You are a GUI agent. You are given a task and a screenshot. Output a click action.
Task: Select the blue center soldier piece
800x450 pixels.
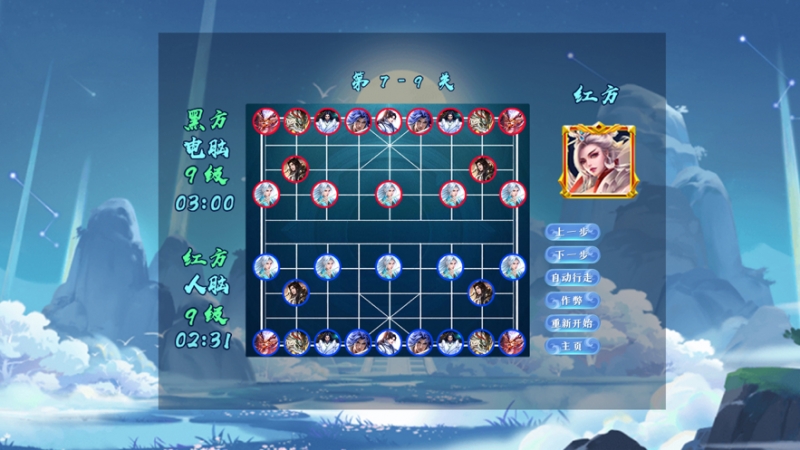coord(388,266)
